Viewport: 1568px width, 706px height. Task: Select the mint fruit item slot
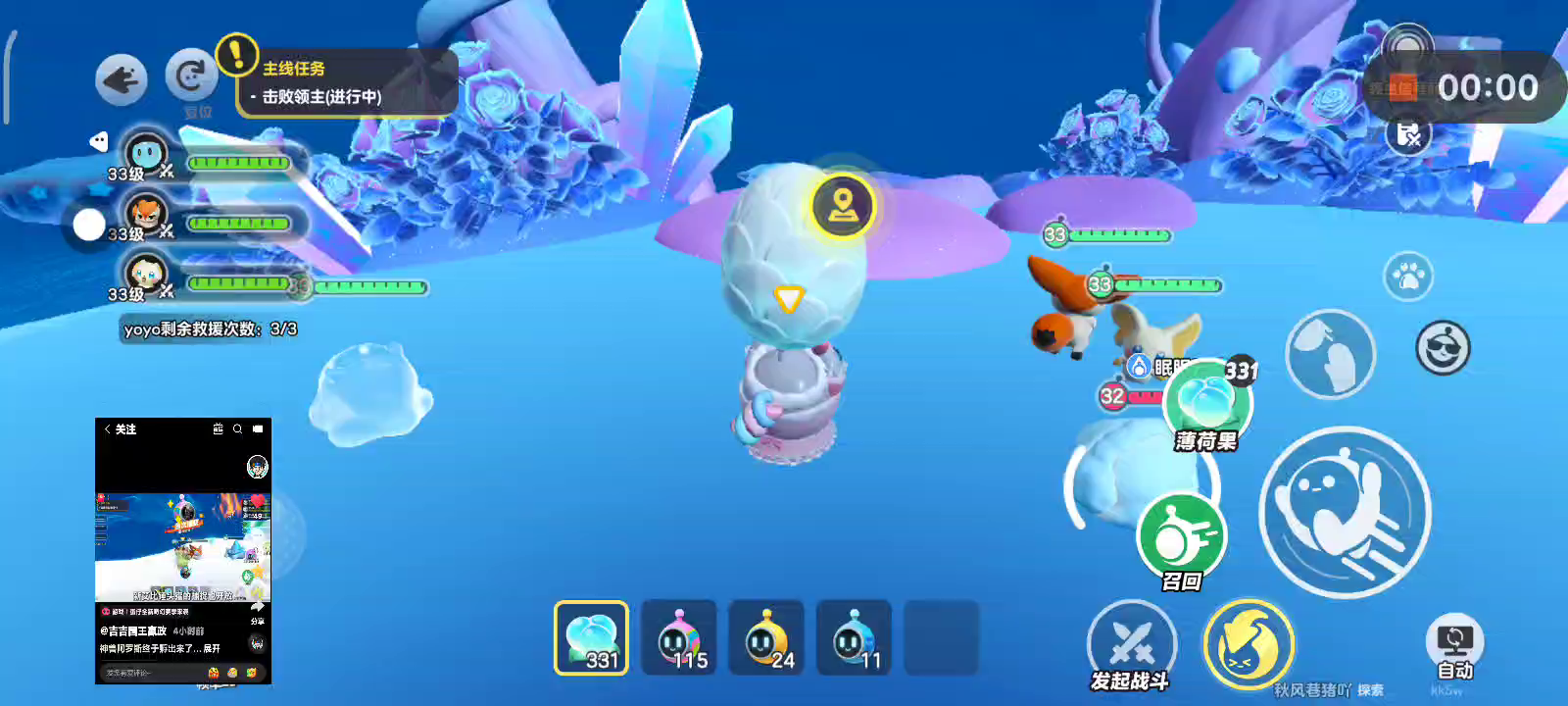click(x=591, y=637)
